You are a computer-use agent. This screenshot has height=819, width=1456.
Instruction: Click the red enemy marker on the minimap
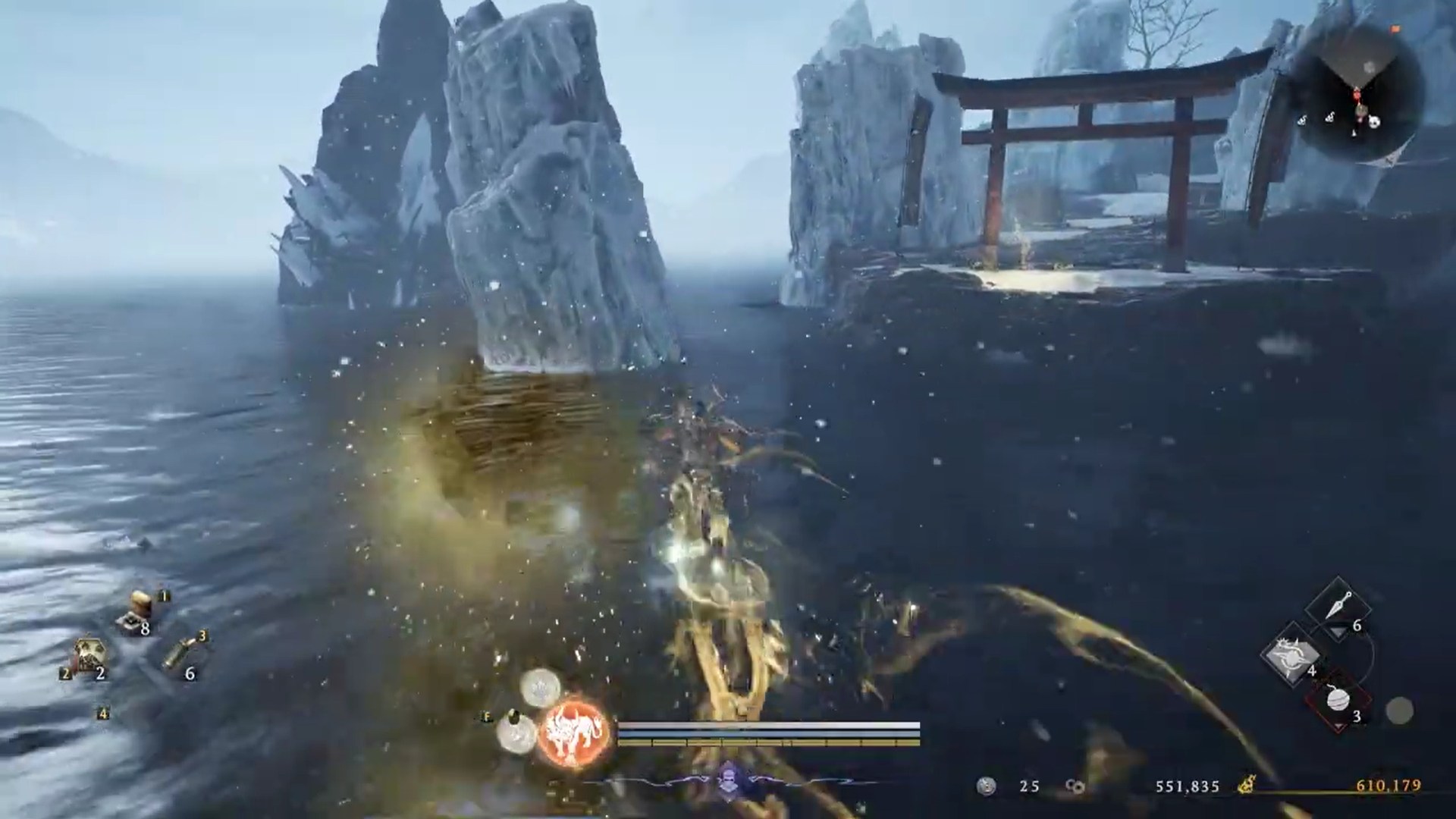[1357, 96]
